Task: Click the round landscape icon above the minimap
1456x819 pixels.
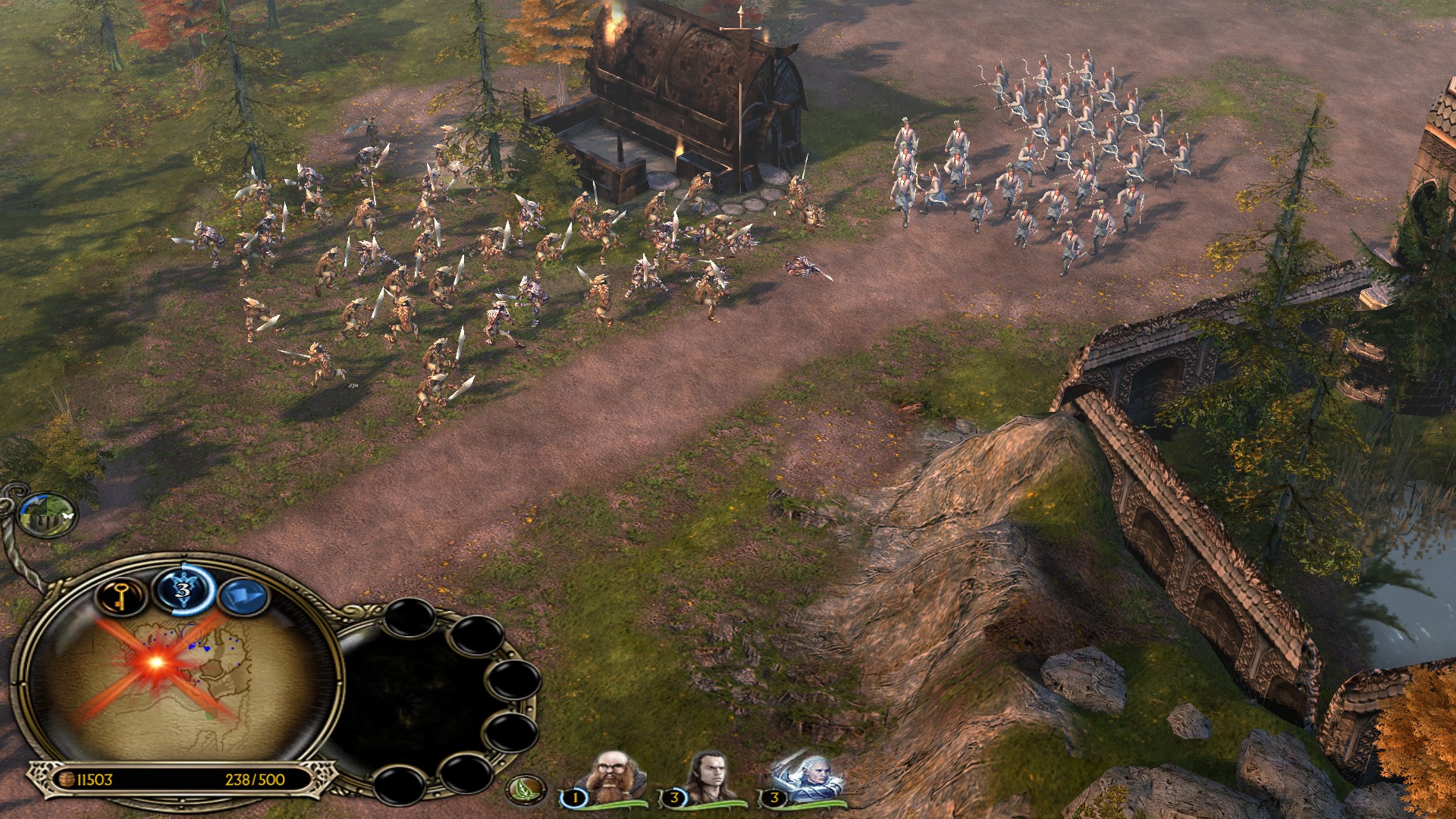Action: [x=47, y=514]
